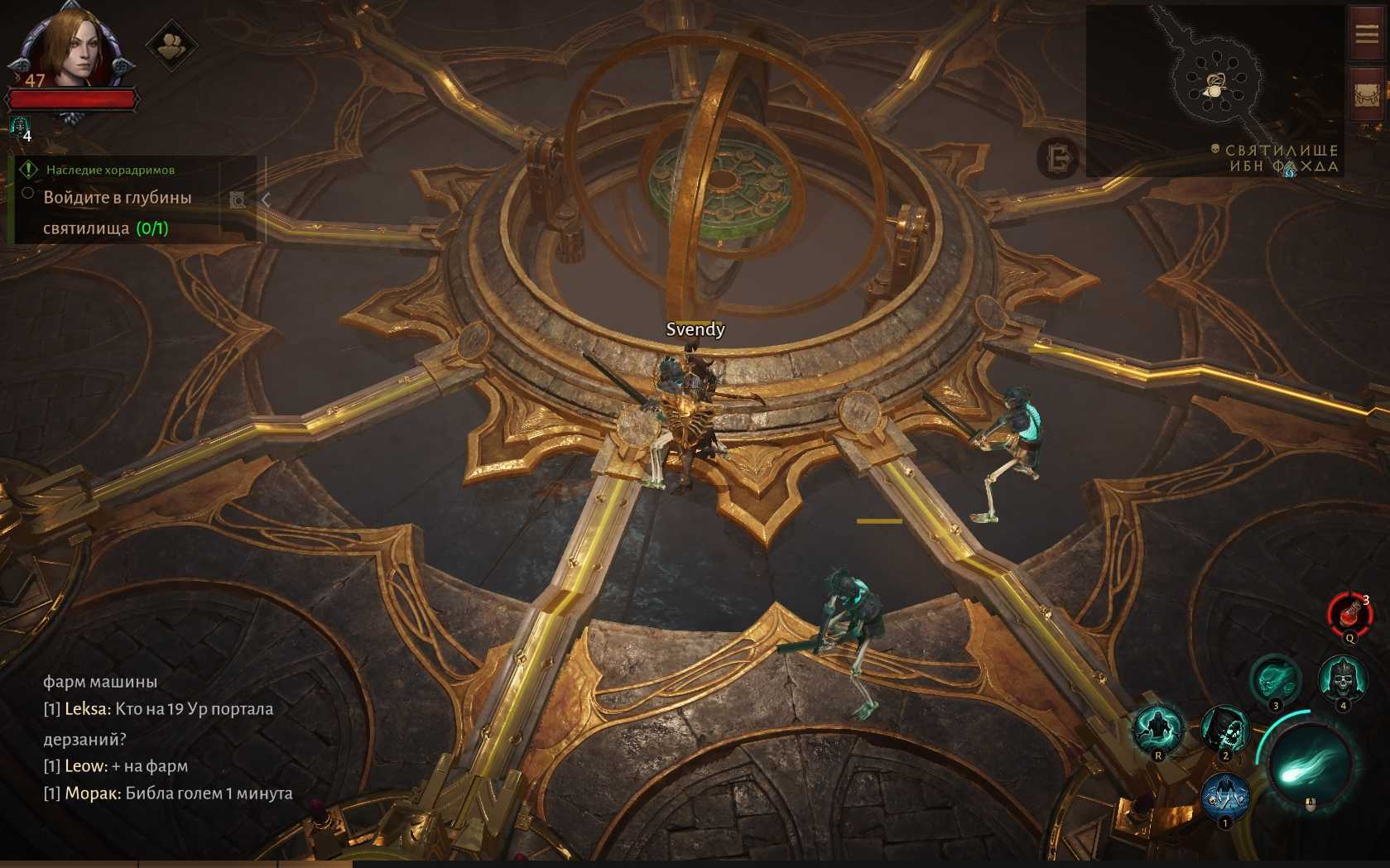Image resolution: width=1390 pixels, height=868 pixels.
Task: Activate the helmeted skull skill
Action: pos(1342,680)
